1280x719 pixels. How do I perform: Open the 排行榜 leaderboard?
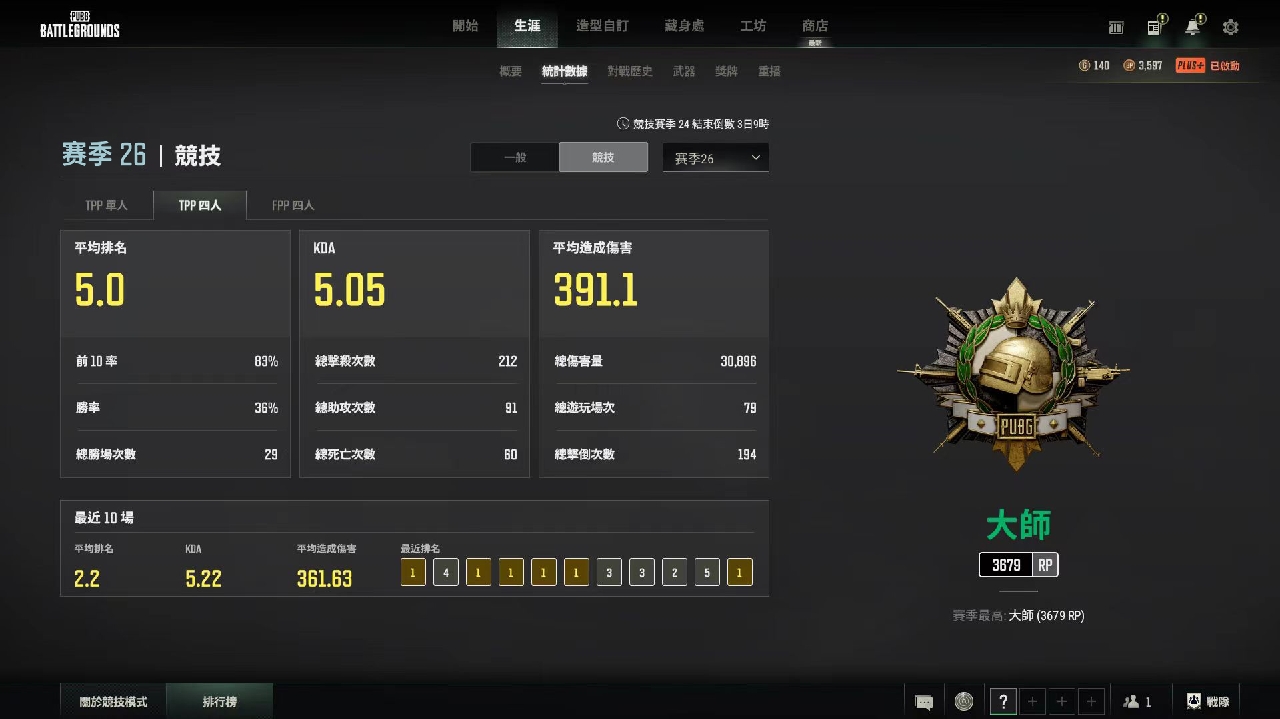pos(219,702)
